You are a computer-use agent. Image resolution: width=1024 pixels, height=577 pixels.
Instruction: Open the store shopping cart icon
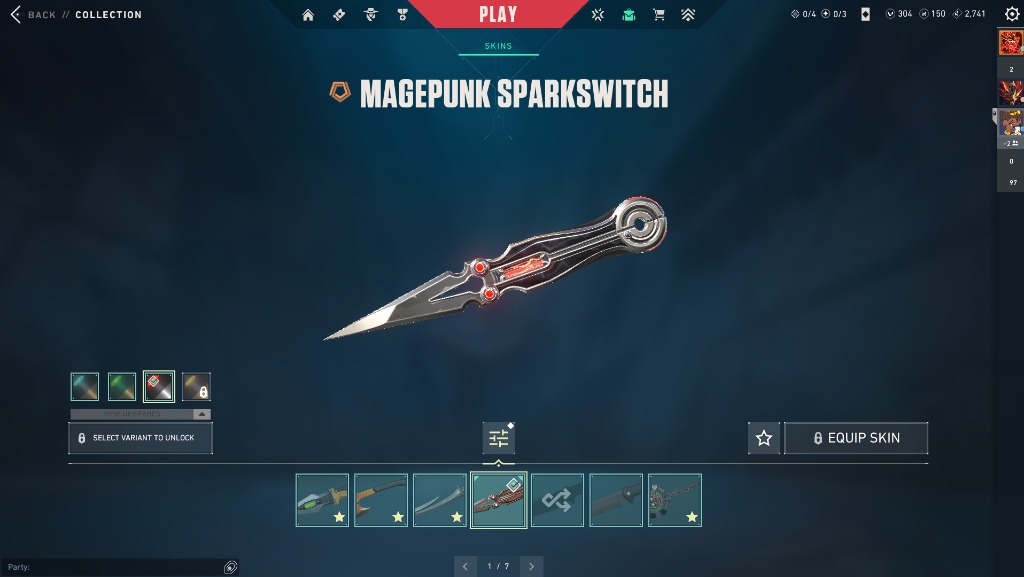coord(658,15)
